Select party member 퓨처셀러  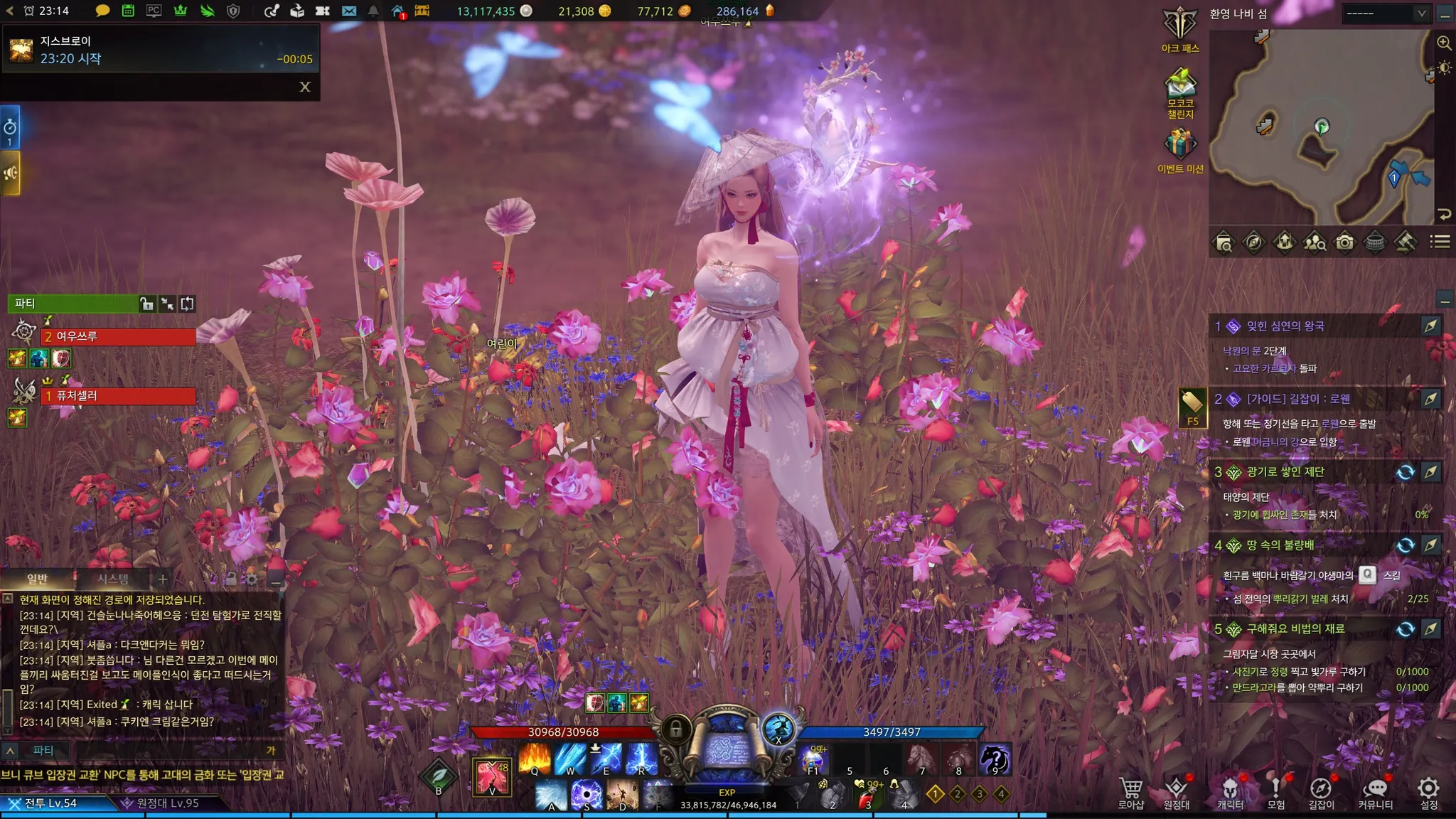click(x=118, y=395)
